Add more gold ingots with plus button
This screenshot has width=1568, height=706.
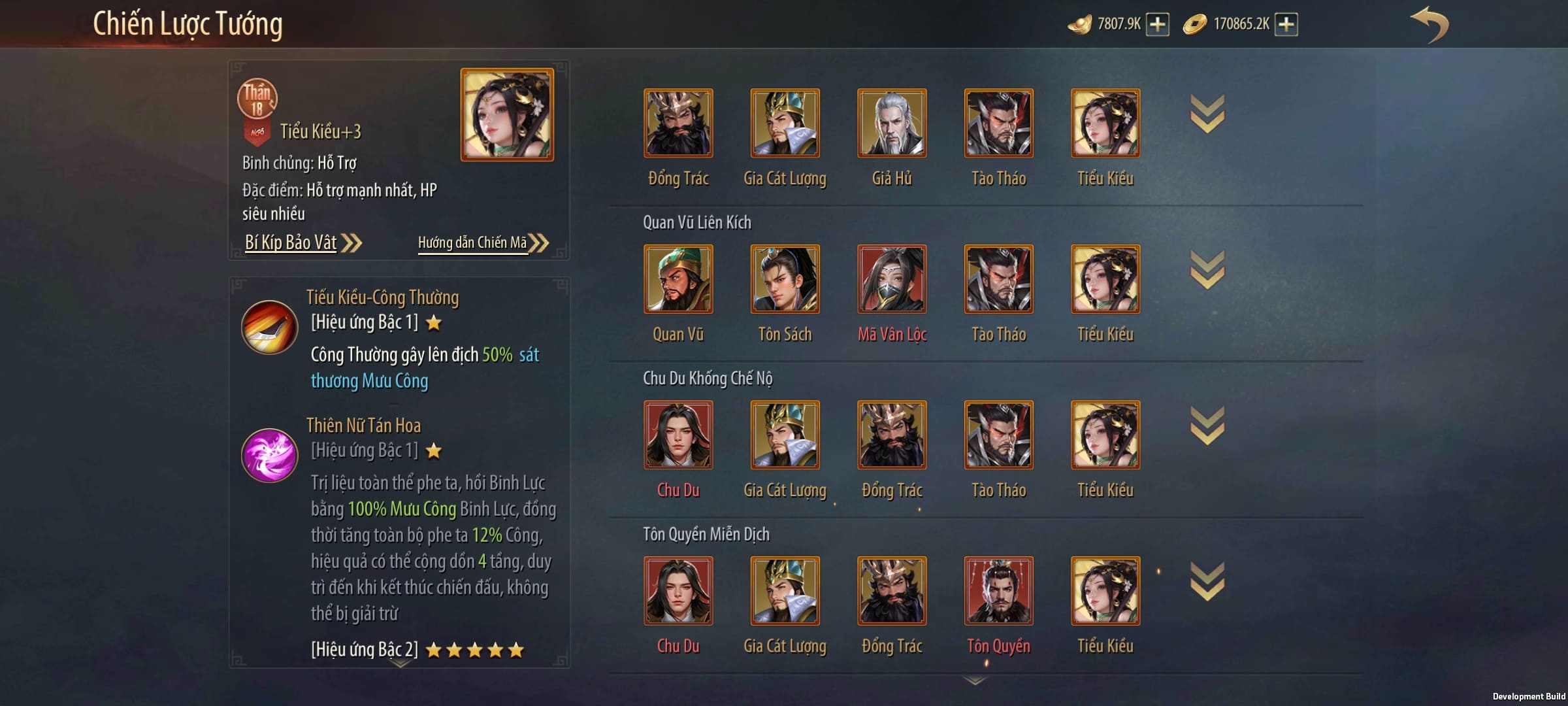coord(1158,25)
